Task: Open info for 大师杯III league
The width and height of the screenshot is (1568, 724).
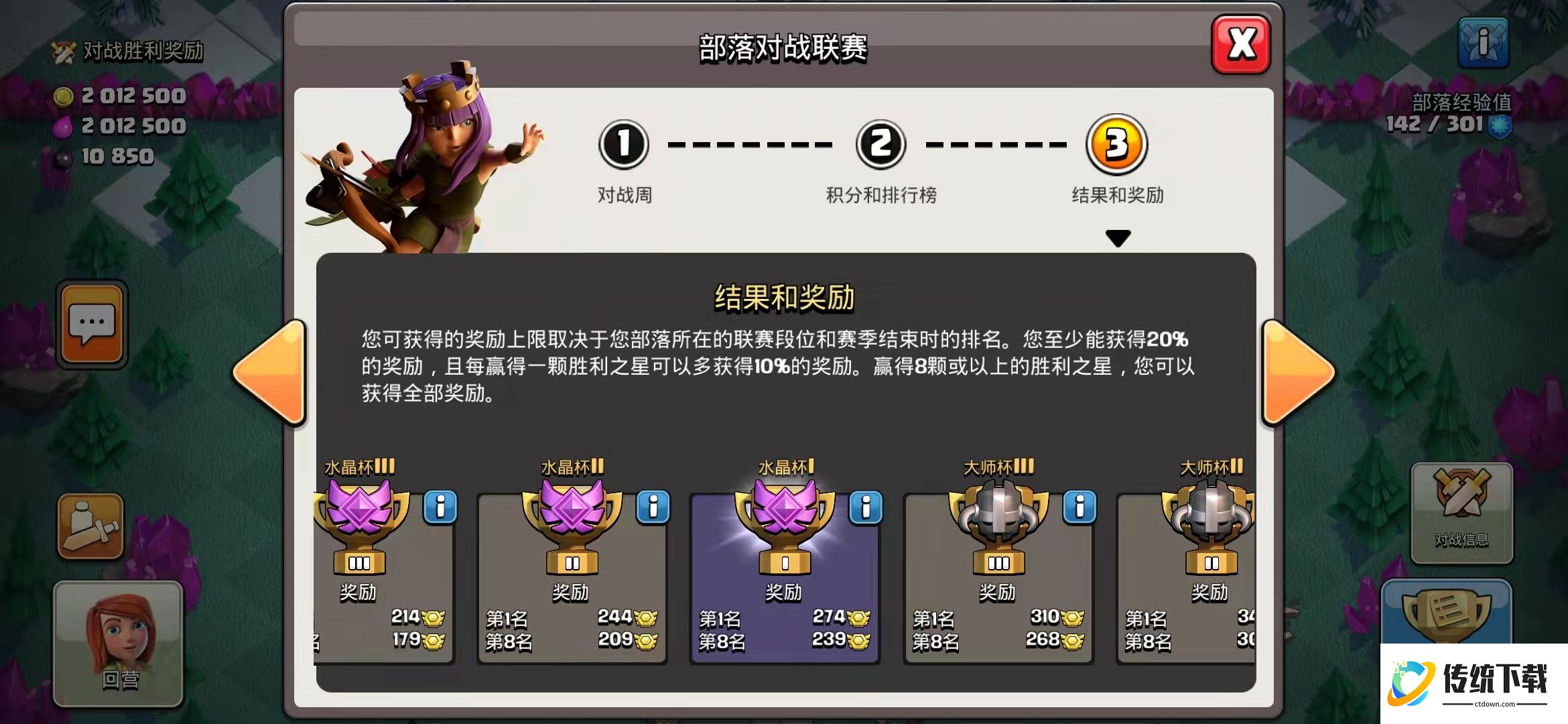Action: [x=1080, y=507]
